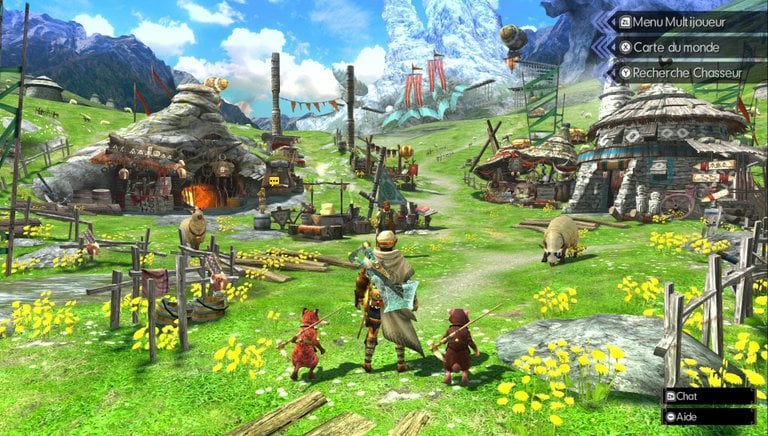Select the Recherche Chasseur option

pos(685,71)
